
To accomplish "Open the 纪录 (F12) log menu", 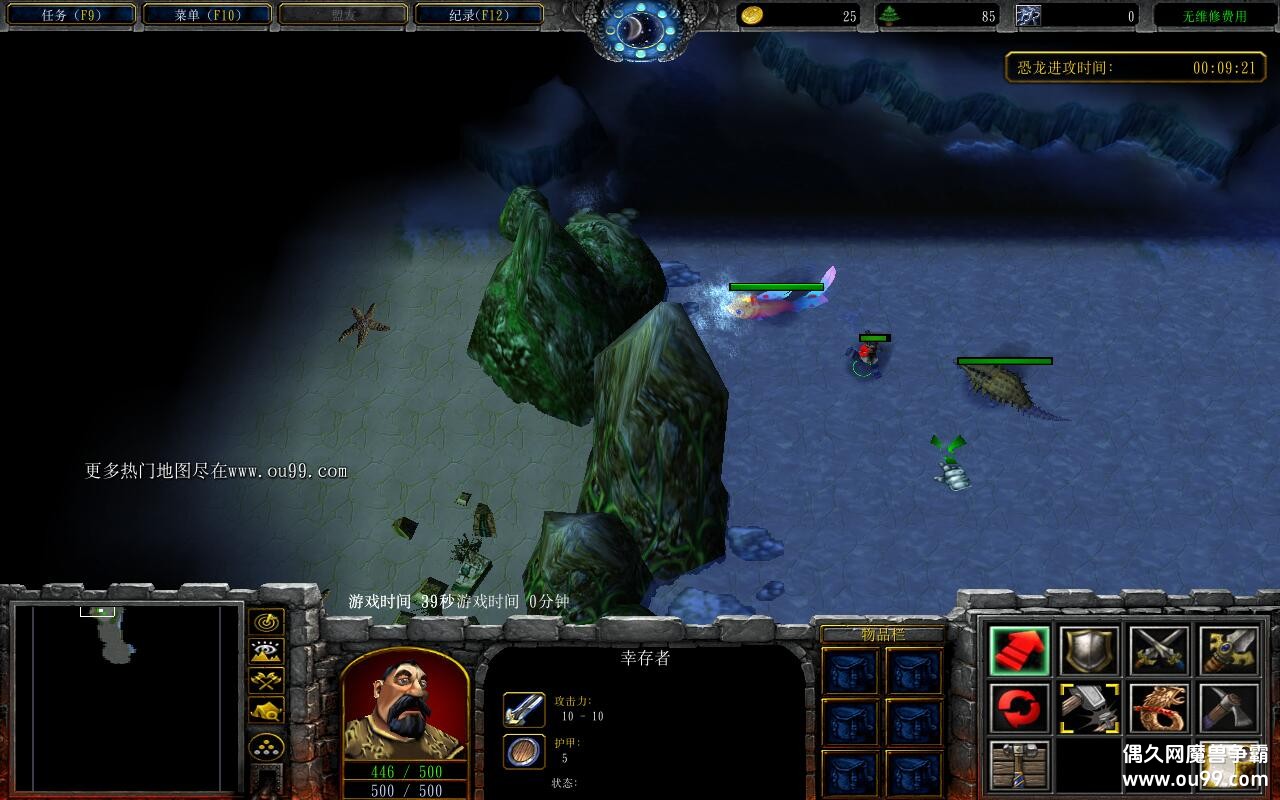I will [x=478, y=15].
